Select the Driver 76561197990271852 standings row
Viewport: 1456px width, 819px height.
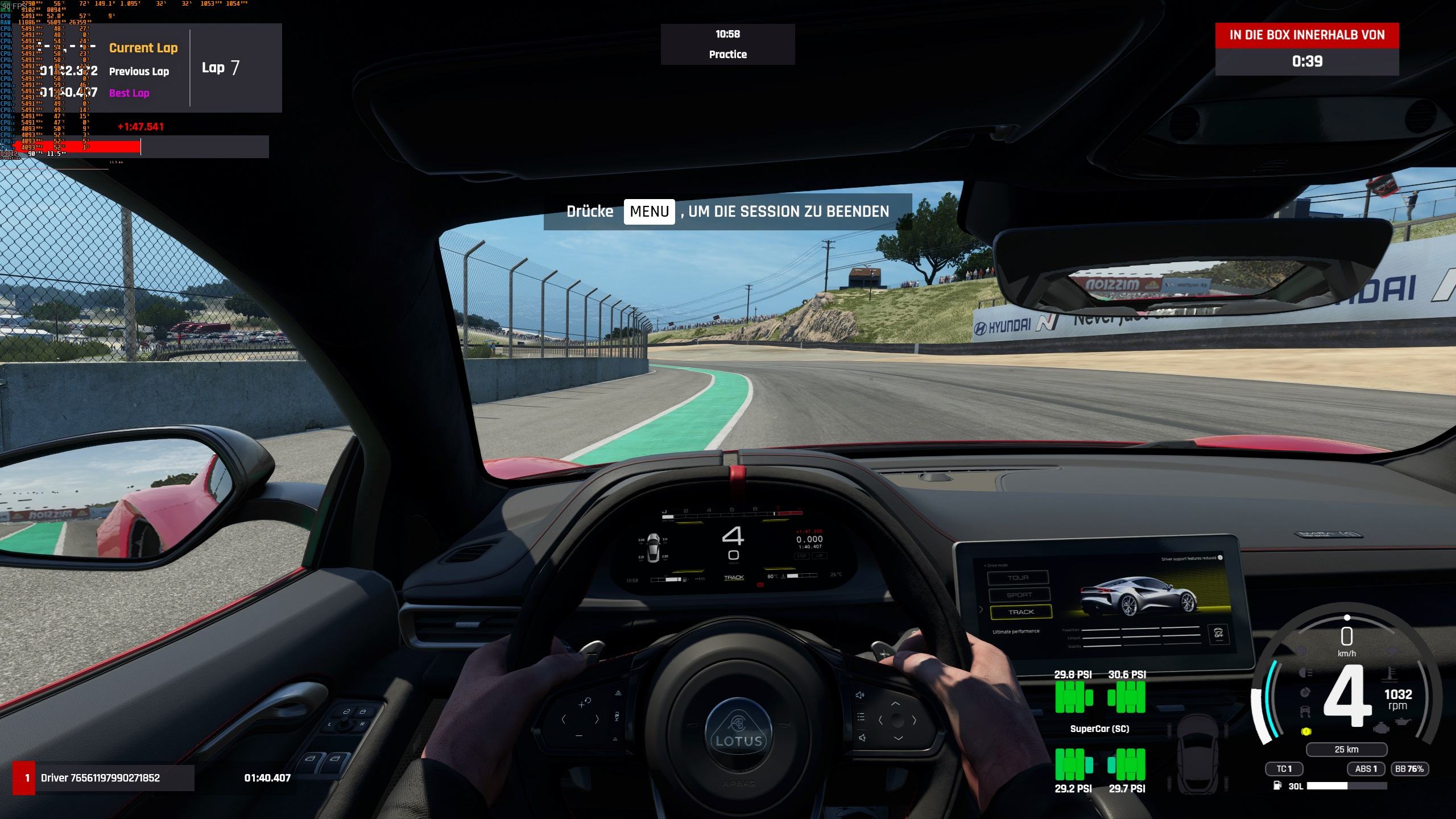tap(104, 777)
